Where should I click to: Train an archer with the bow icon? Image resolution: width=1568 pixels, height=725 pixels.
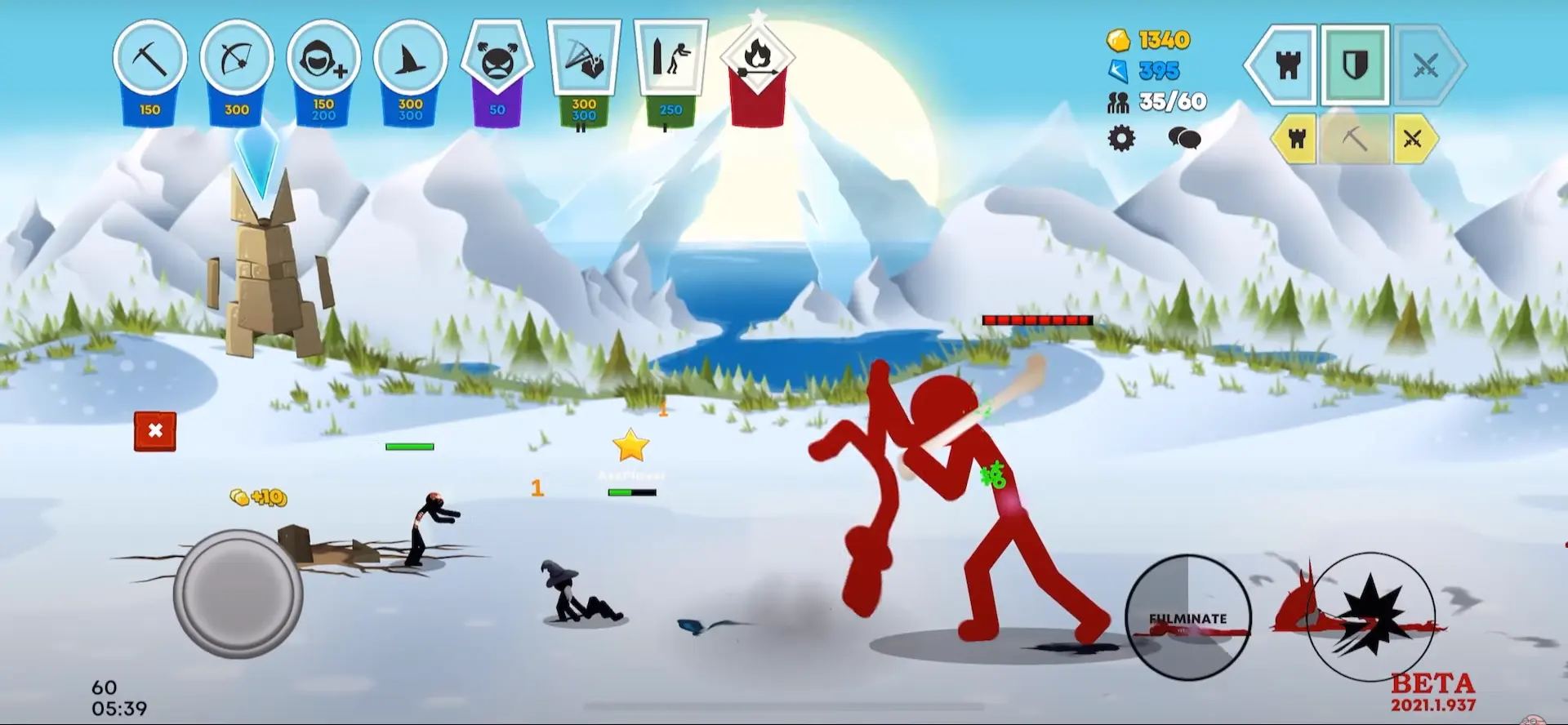pos(237,60)
